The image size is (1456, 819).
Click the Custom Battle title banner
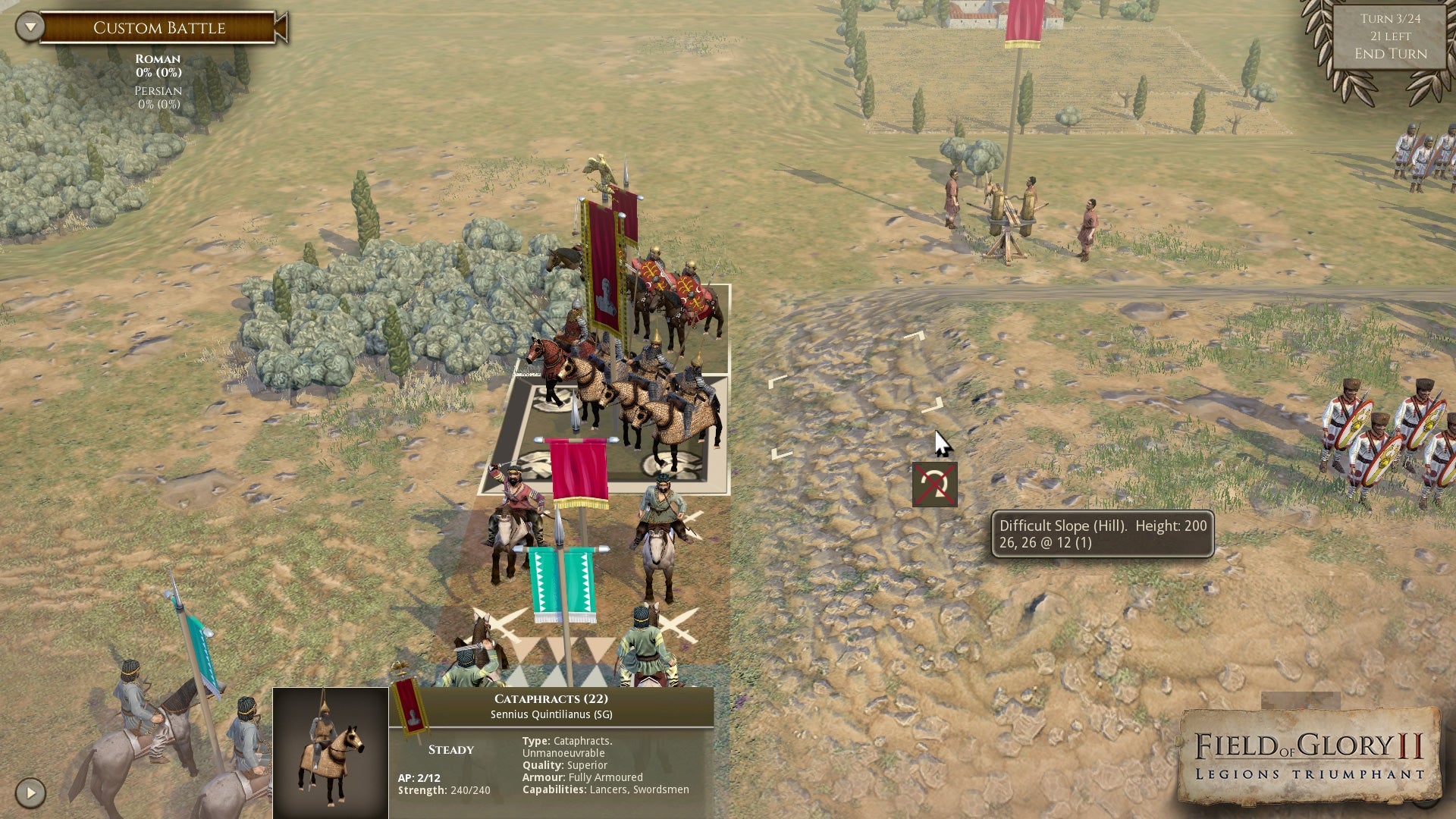[x=161, y=27]
